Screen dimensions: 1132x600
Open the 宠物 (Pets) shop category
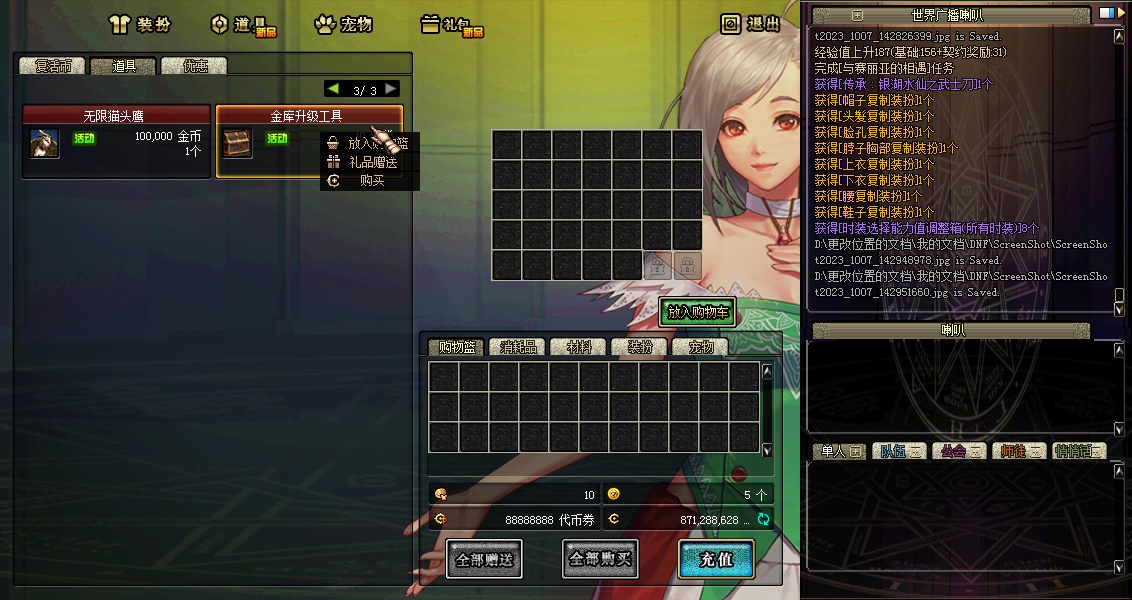pos(343,24)
